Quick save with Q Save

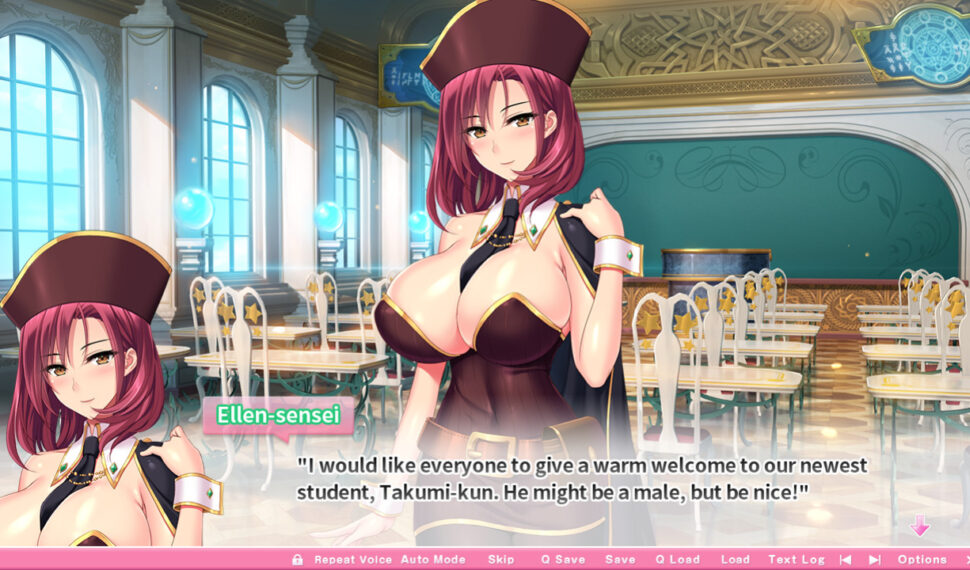point(563,560)
